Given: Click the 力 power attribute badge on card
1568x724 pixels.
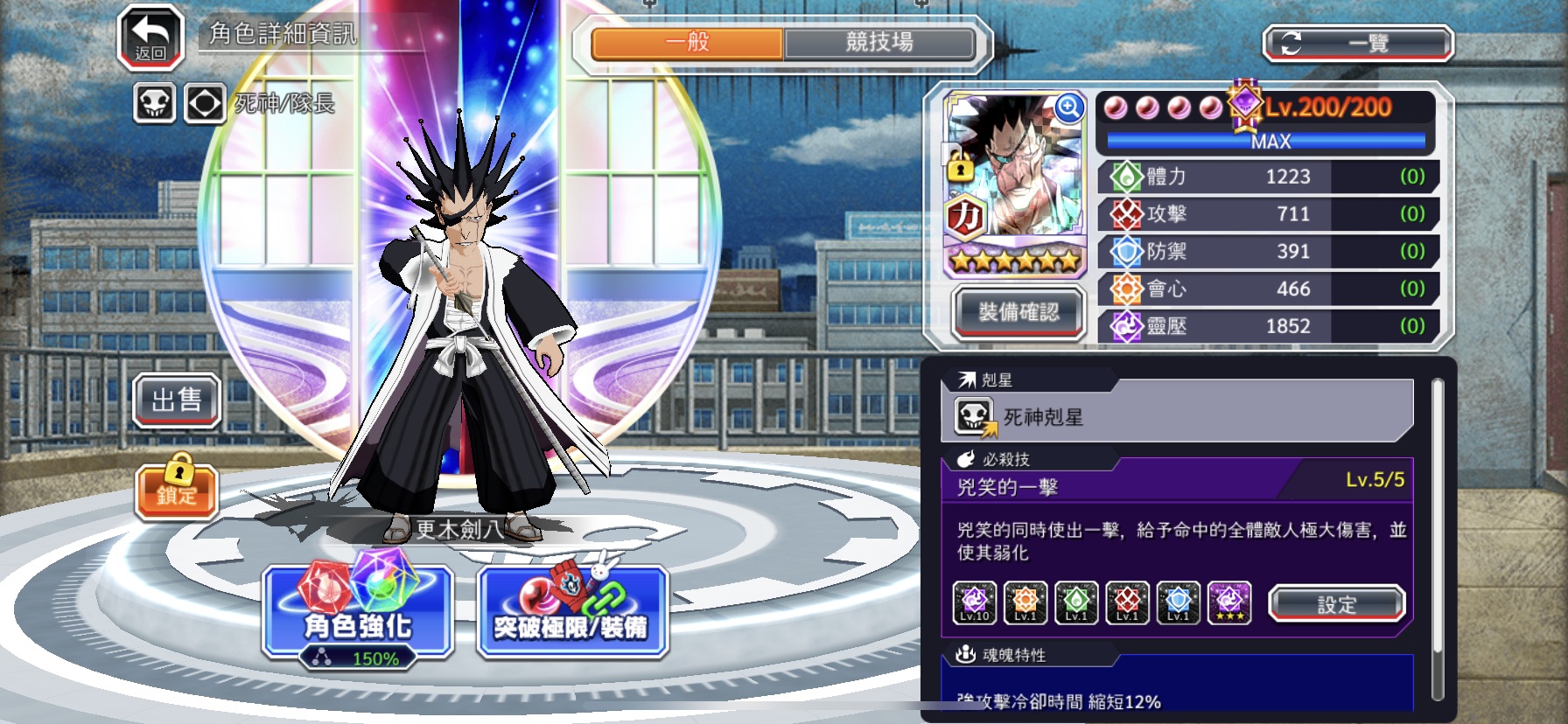Looking at the screenshot, I should [967, 214].
